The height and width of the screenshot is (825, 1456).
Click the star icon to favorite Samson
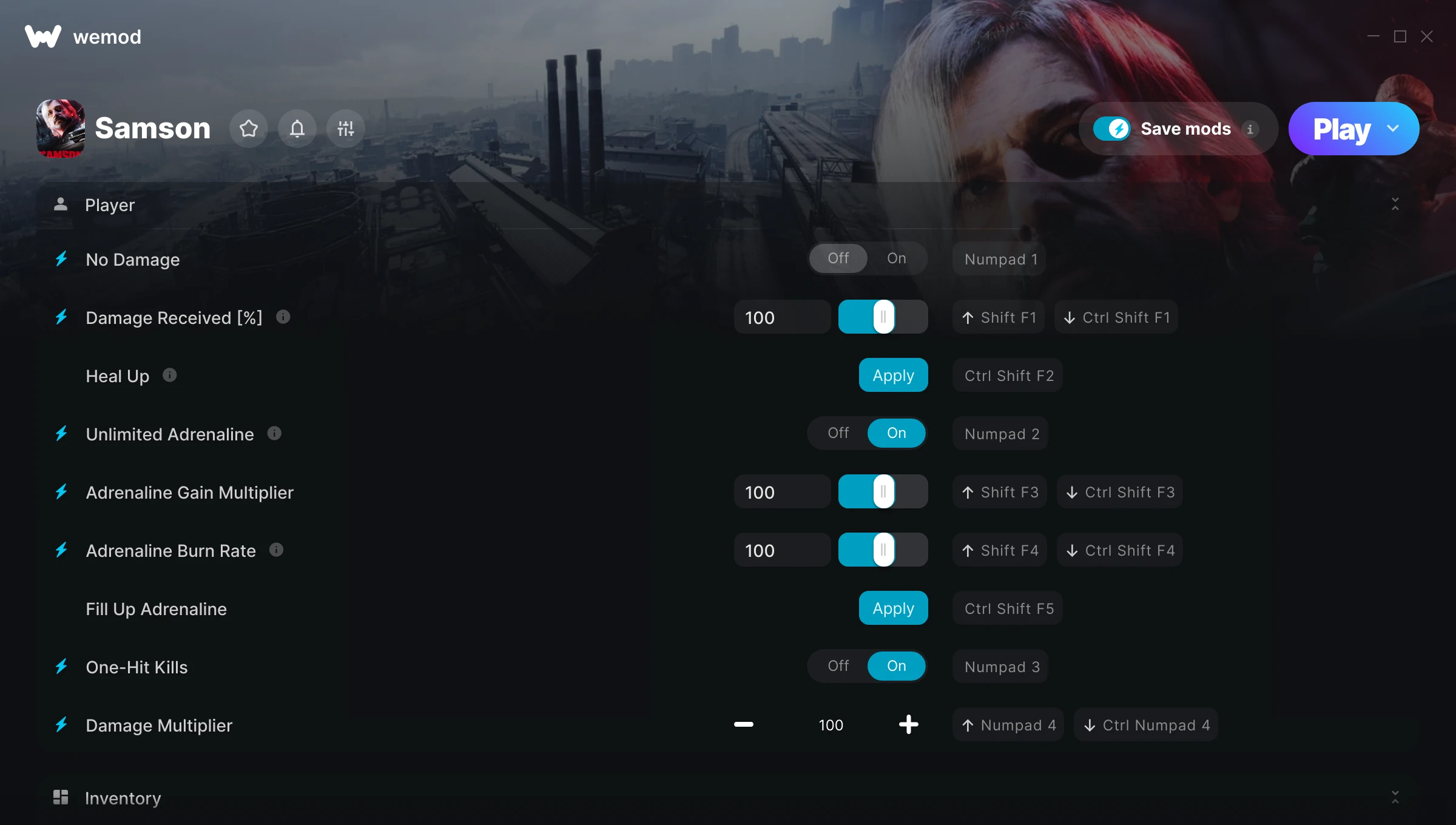pyautogui.click(x=249, y=128)
